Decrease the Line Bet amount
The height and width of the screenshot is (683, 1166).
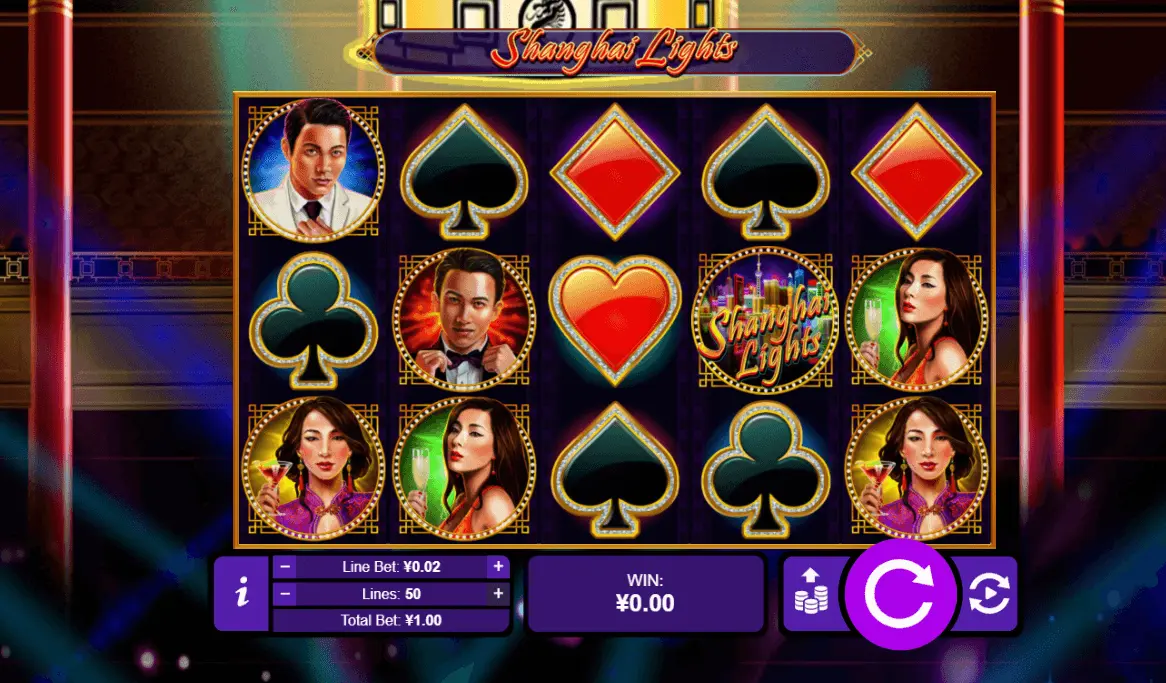285,567
